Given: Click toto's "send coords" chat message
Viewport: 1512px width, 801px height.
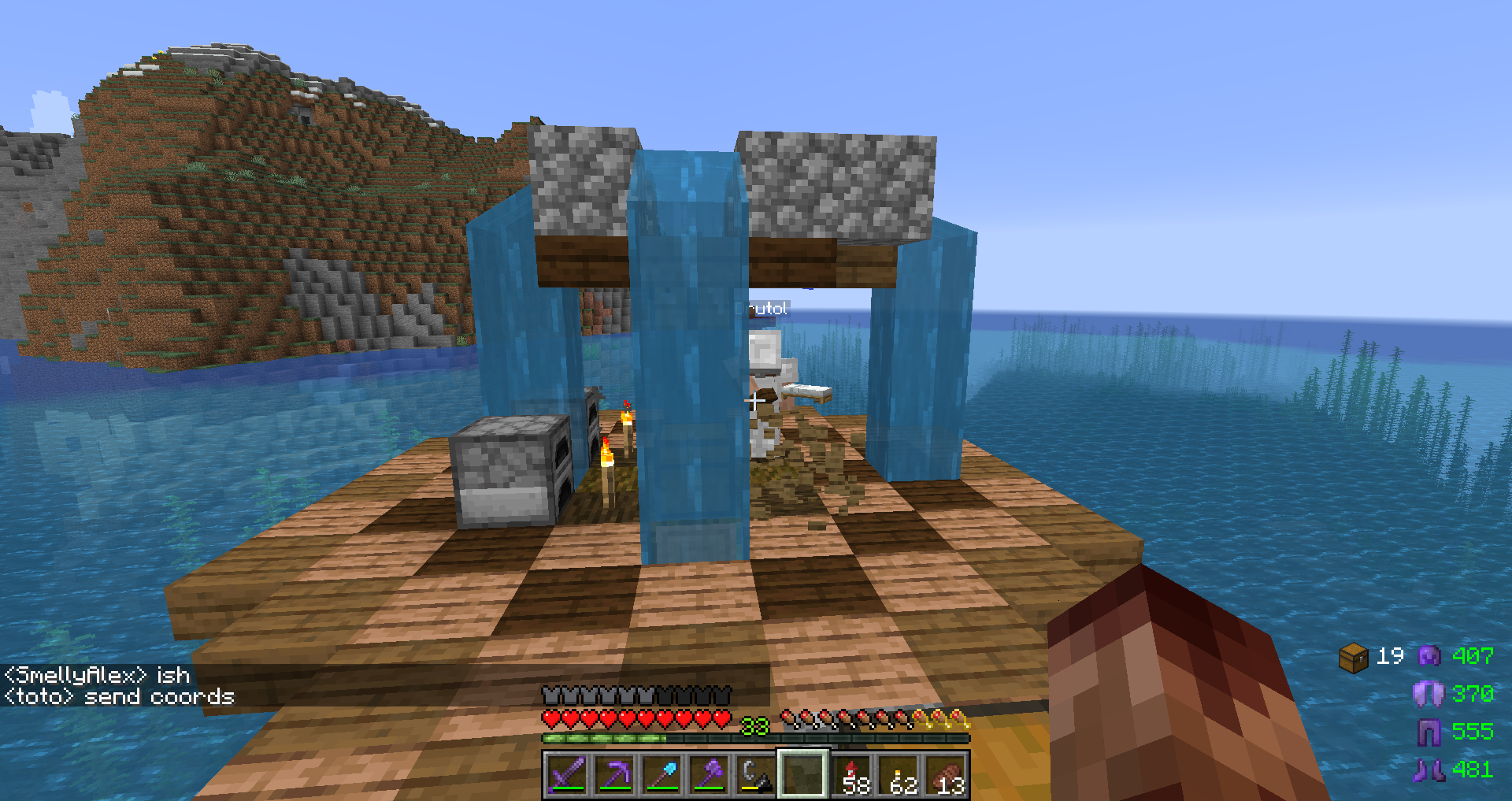Looking at the screenshot, I should pyautogui.click(x=120, y=697).
